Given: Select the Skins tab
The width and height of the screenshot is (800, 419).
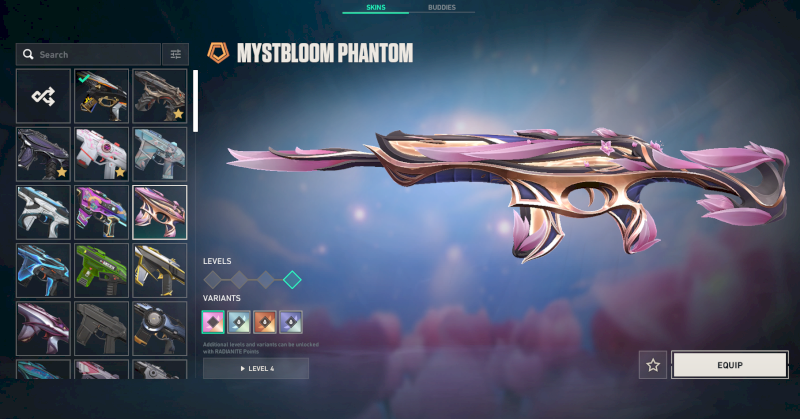Looking at the screenshot, I should point(375,7).
